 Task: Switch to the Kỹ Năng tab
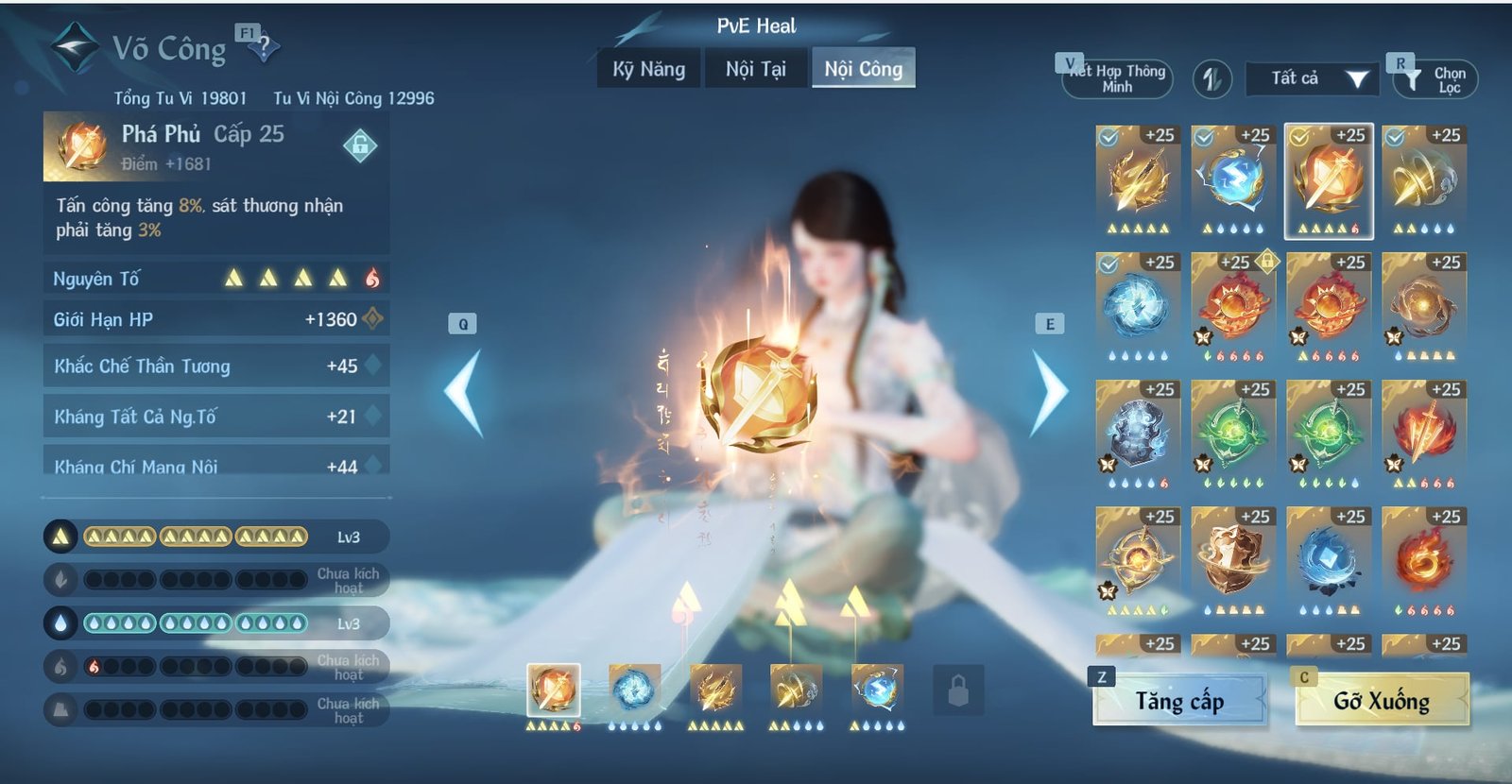(647, 68)
